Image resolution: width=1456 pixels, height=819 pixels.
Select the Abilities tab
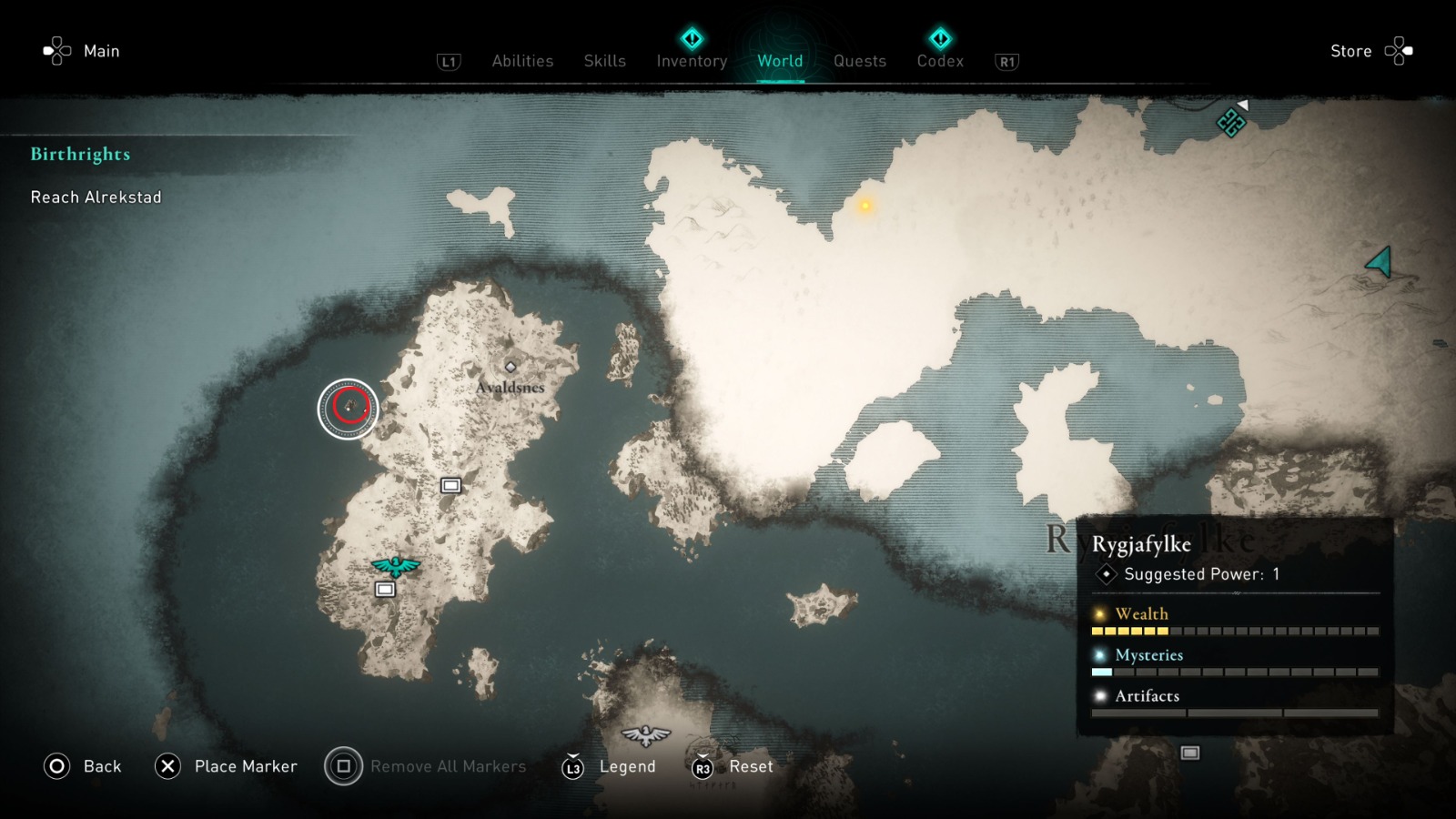tap(522, 60)
